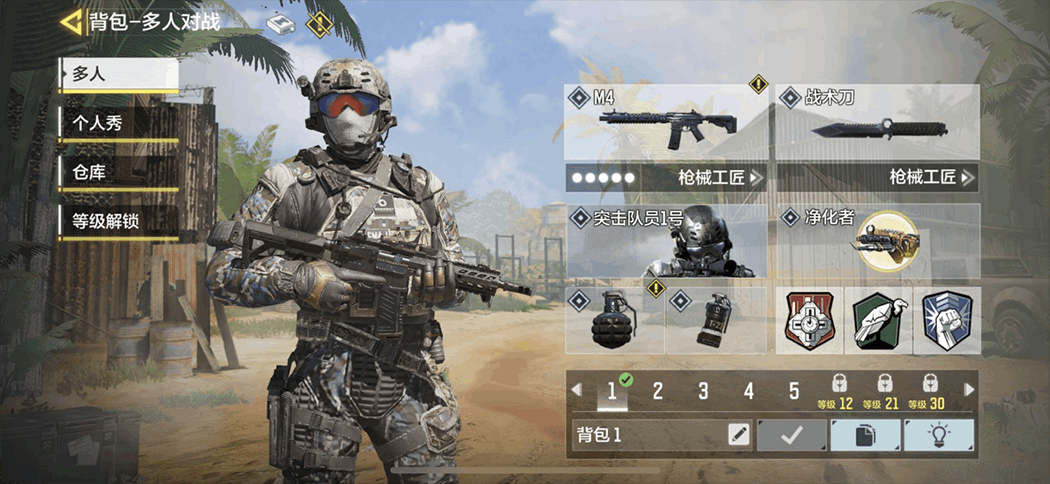Change the frag grenade slot
Viewport: 1050px width, 484px height.
(x=614, y=320)
